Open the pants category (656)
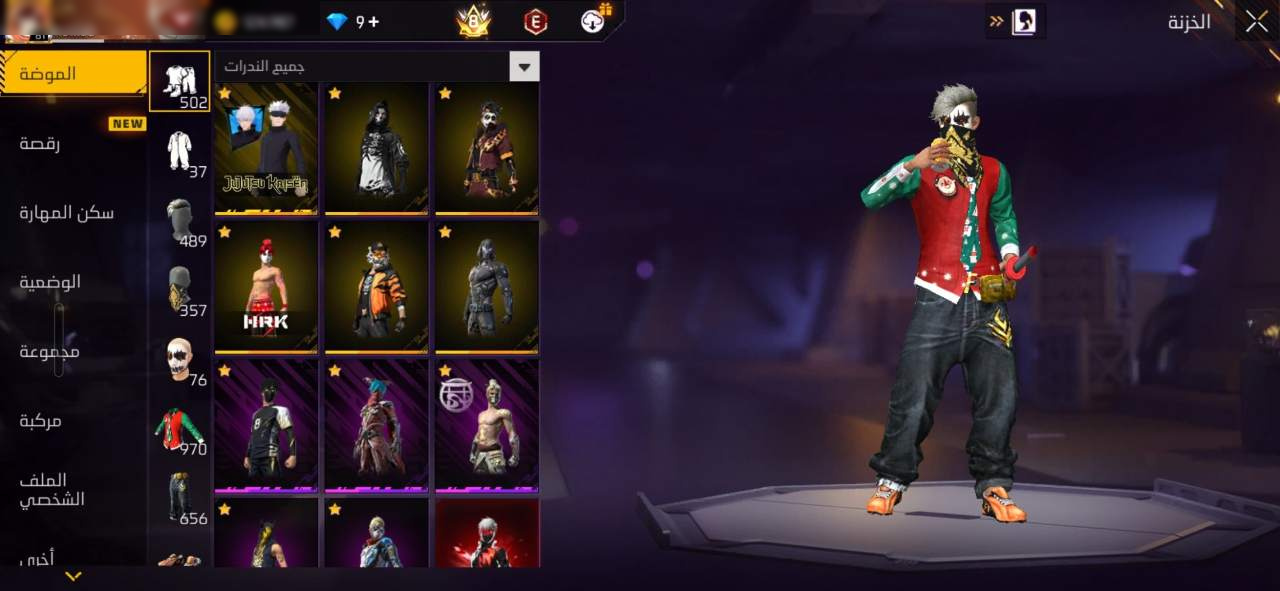The height and width of the screenshot is (591, 1280). tap(180, 498)
